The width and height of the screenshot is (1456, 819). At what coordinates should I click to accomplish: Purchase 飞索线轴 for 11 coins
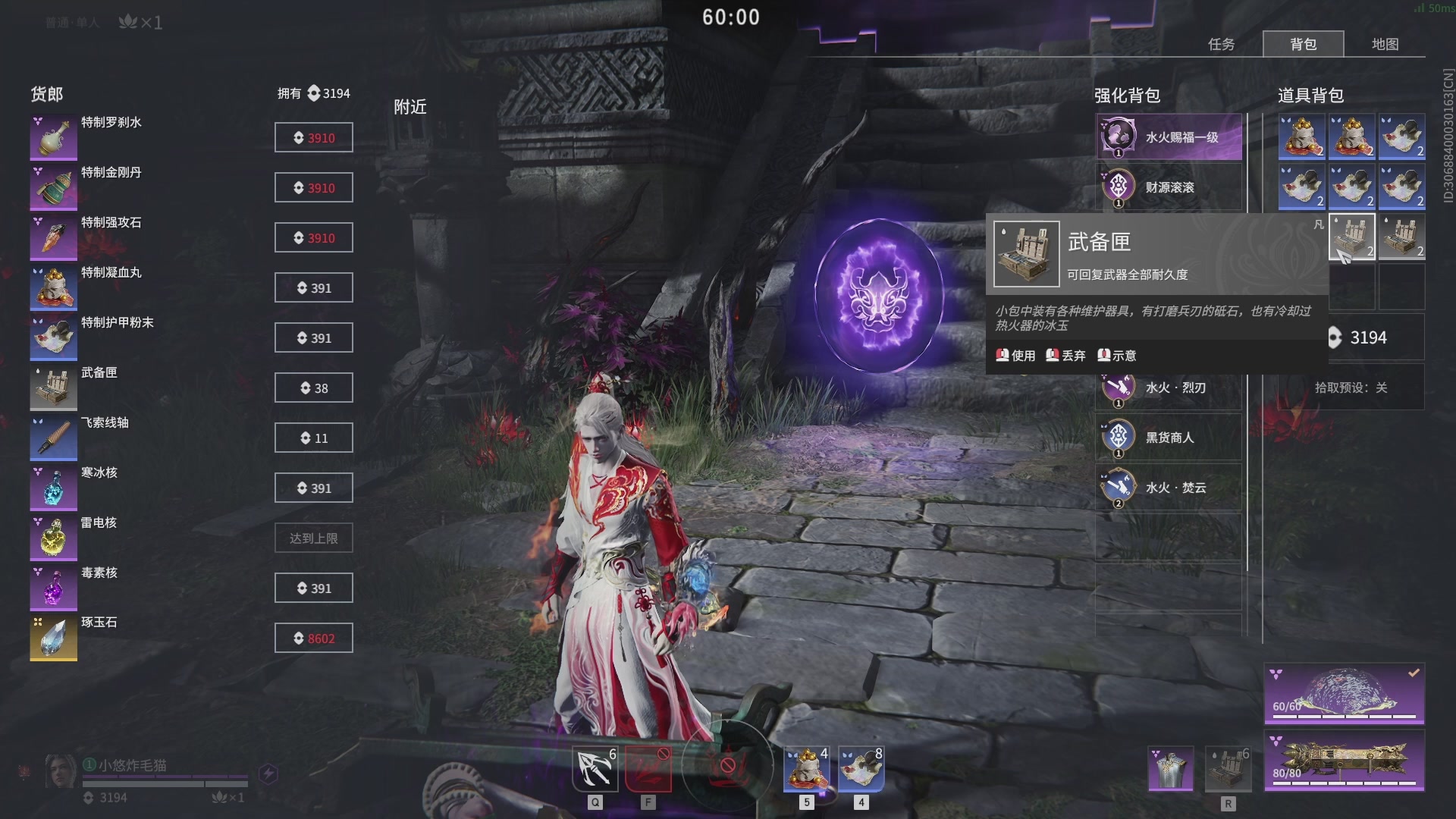tap(313, 438)
